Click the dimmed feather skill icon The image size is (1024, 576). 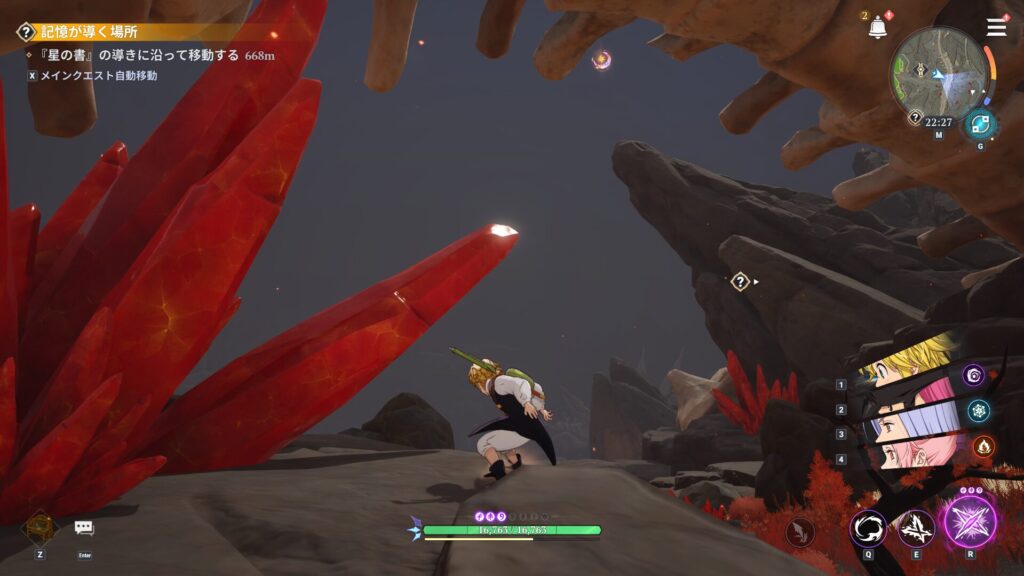[x=798, y=532]
